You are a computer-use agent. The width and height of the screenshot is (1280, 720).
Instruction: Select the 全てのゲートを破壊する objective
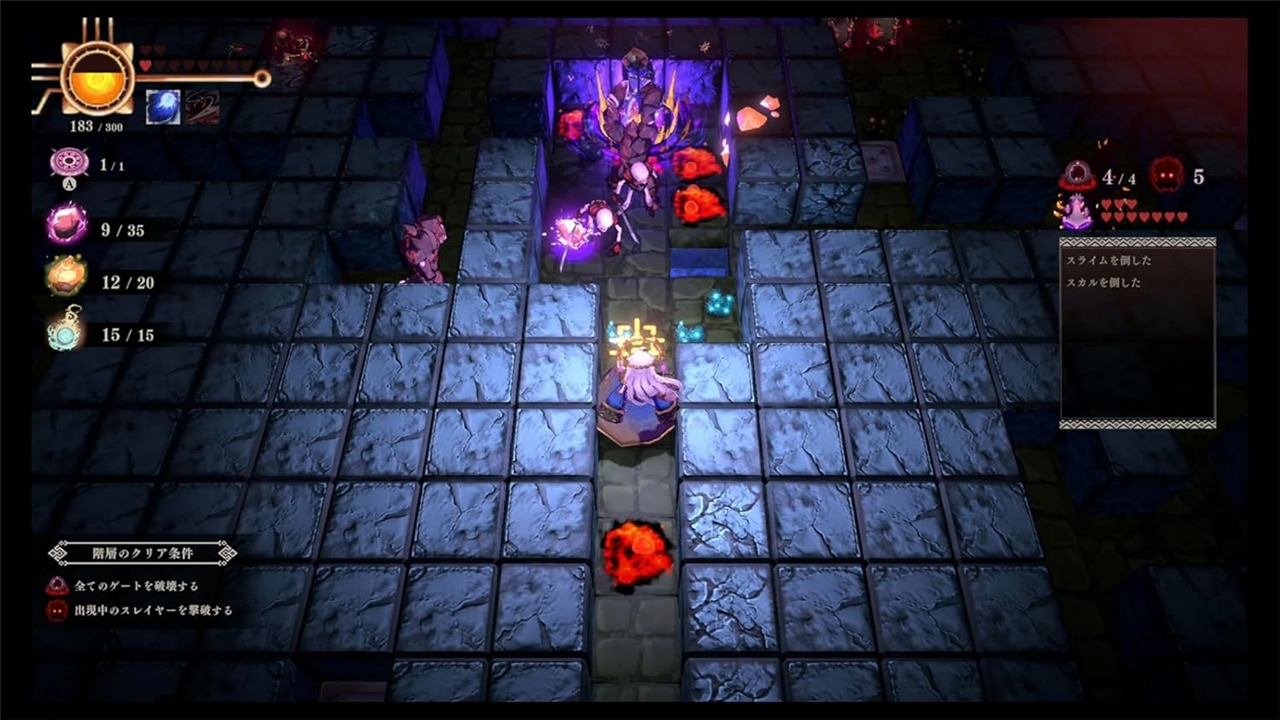coord(135,586)
